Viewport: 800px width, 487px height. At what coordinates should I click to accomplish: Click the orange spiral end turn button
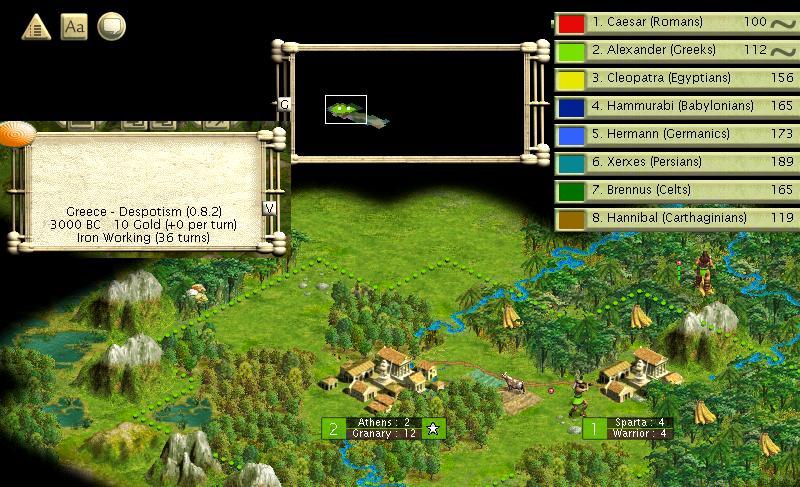17,133
